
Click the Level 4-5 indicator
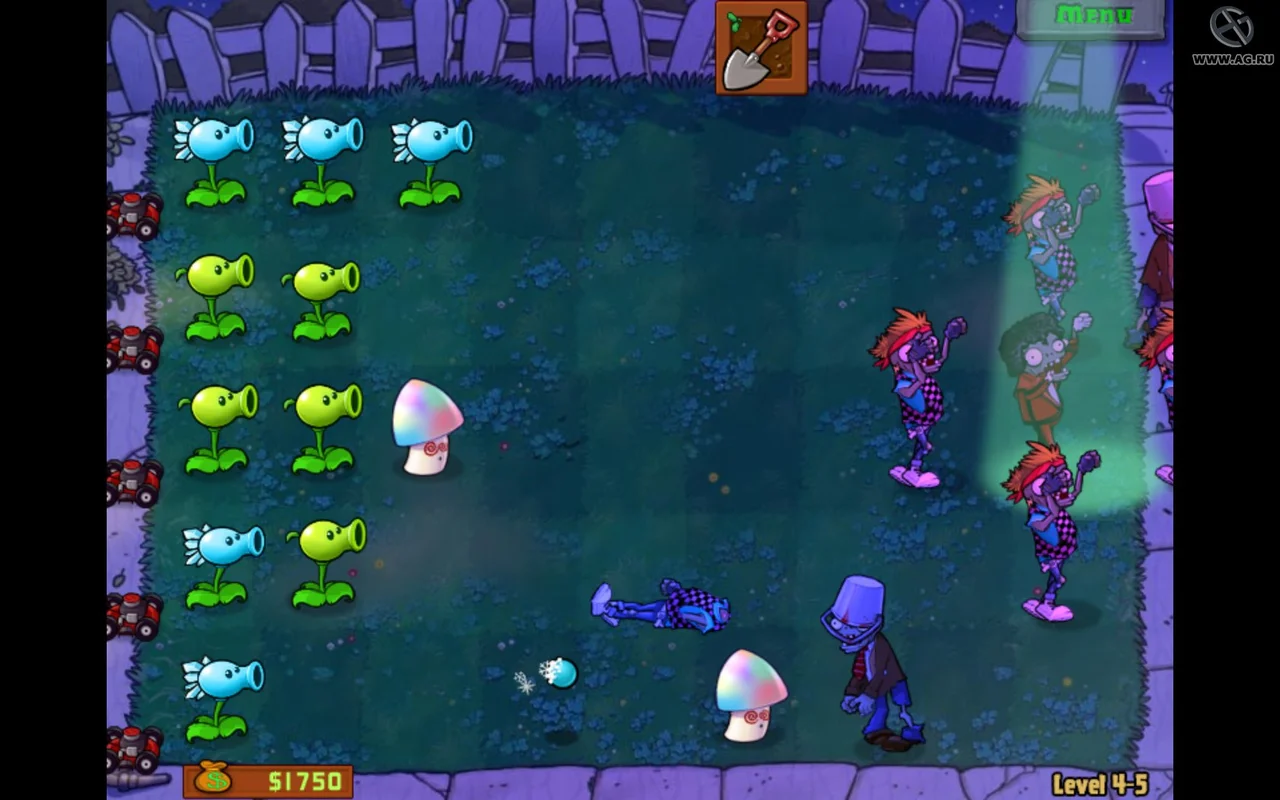coord(1100,782)
